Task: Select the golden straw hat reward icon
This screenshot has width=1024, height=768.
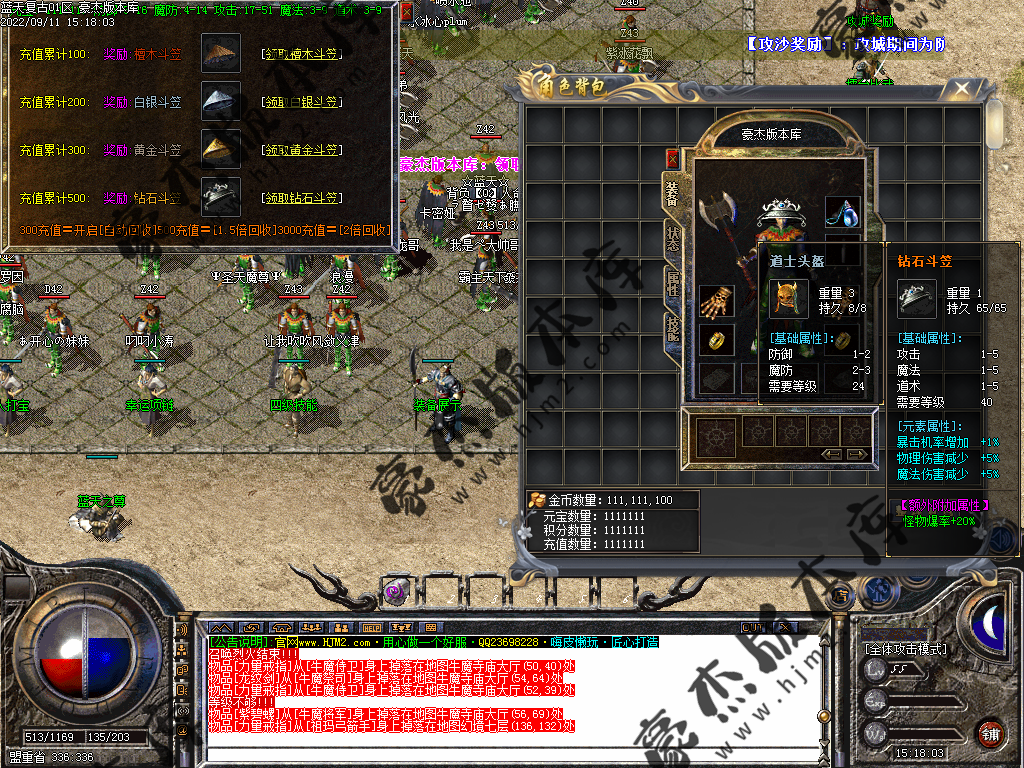Action: [x=221, y=149]
